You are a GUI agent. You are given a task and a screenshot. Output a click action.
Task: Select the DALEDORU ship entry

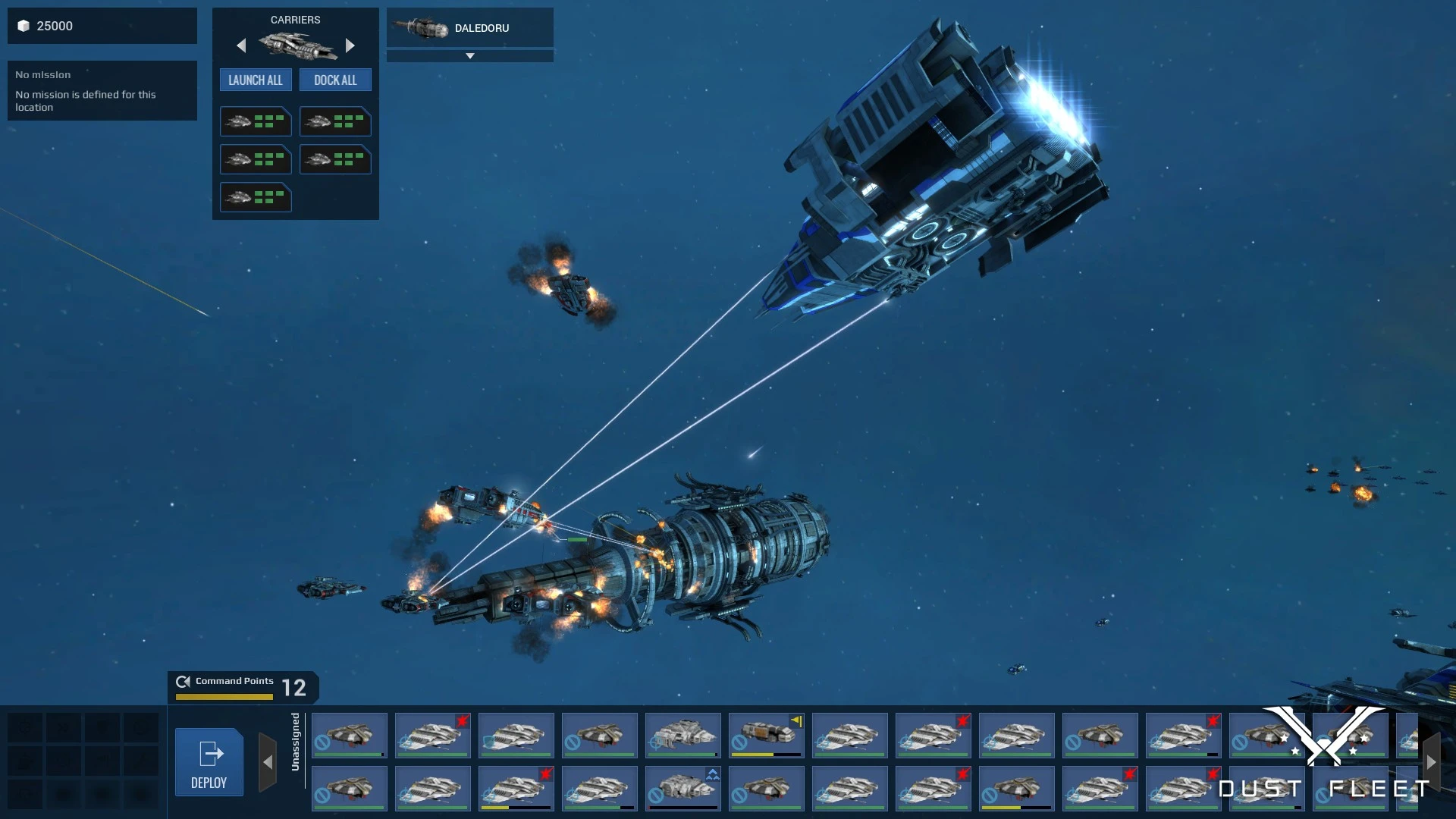[x=469, y=28]
